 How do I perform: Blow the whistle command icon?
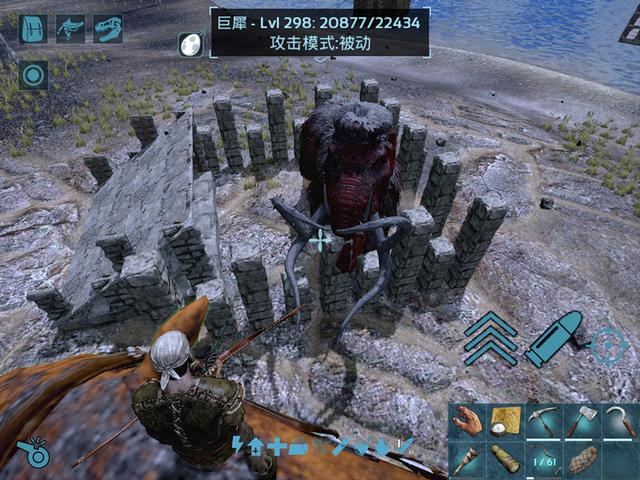pos(38,453)
